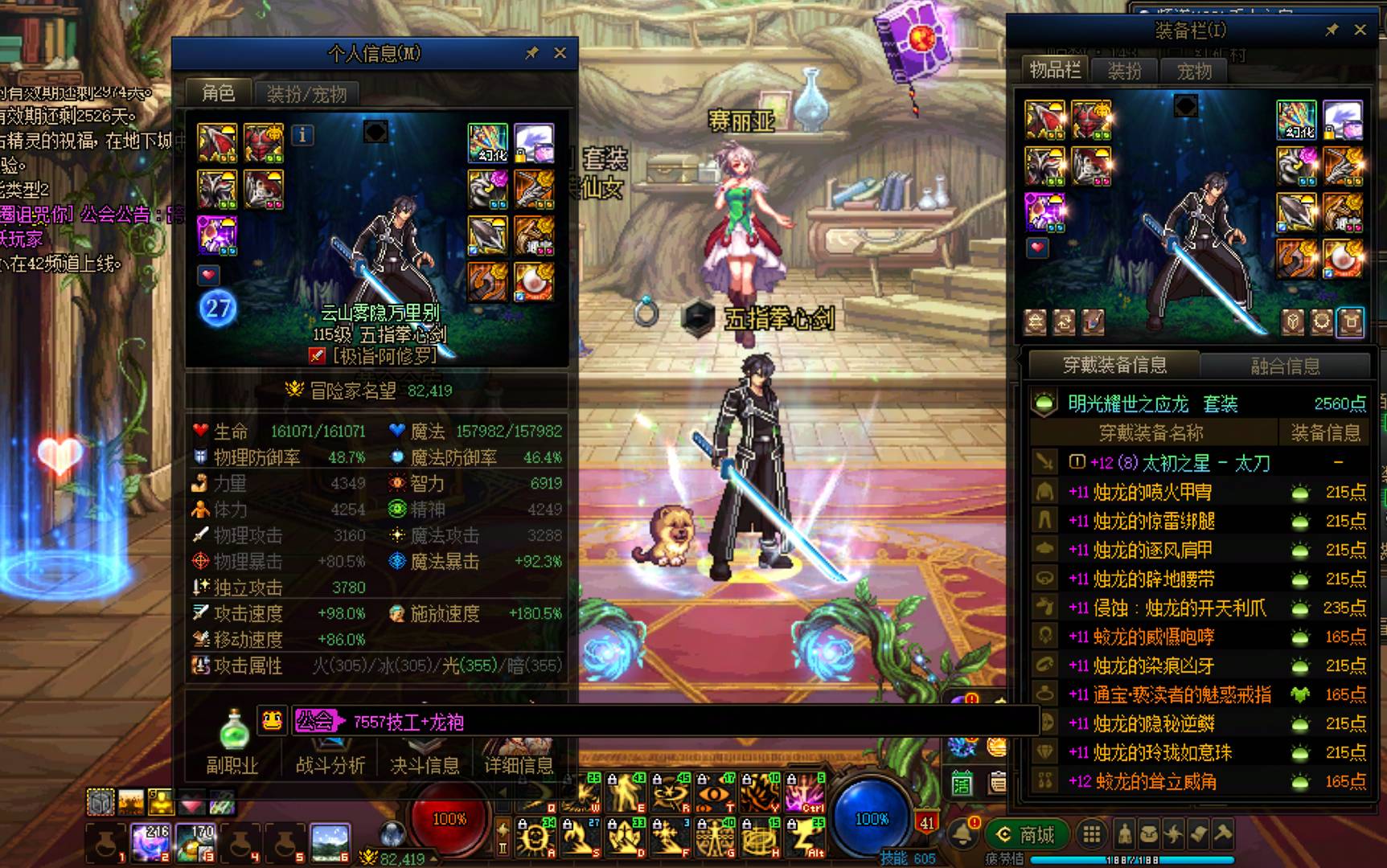View the 决斗信息 duel information
1387x868 pixels.
pyautogui.click(x=425, y=764)
